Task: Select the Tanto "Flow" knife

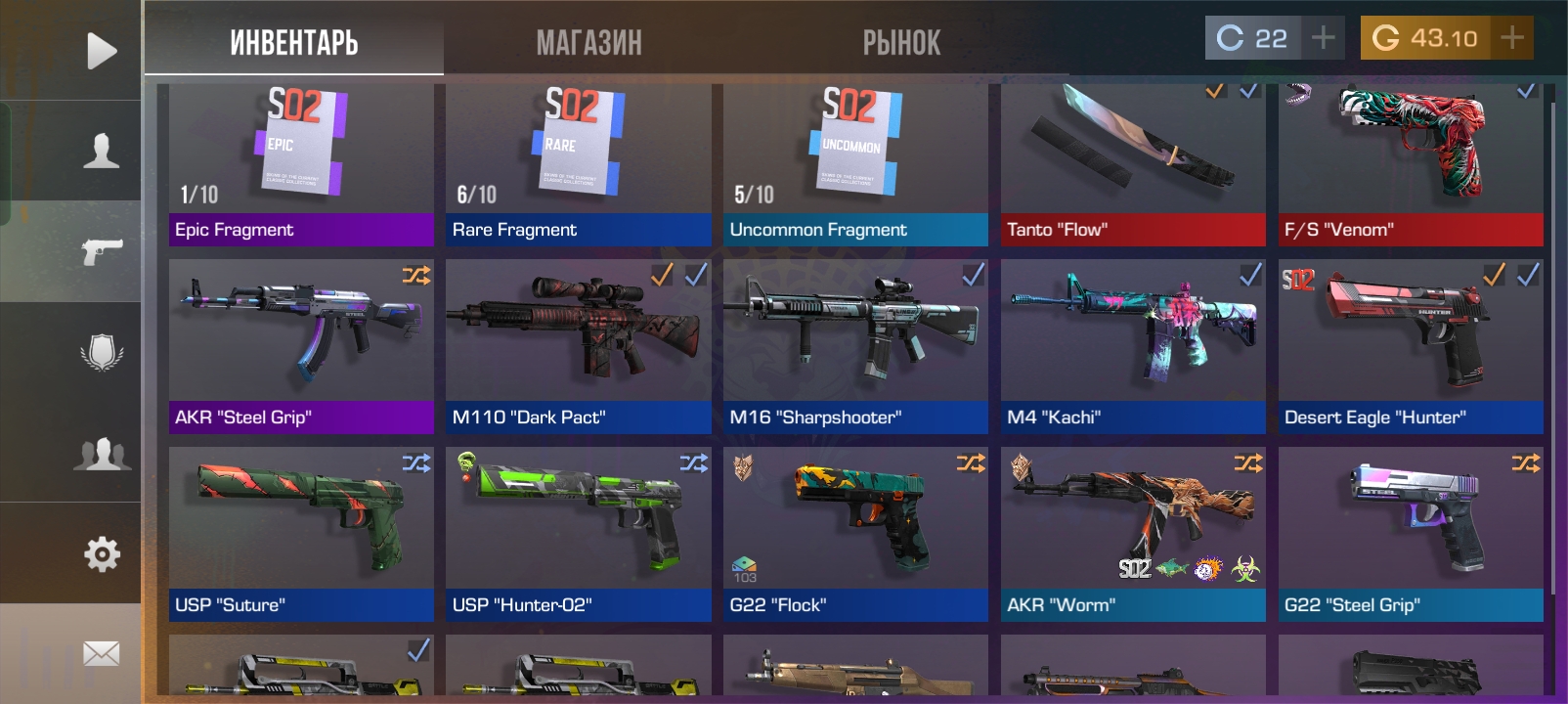Action: [1133, 164]
